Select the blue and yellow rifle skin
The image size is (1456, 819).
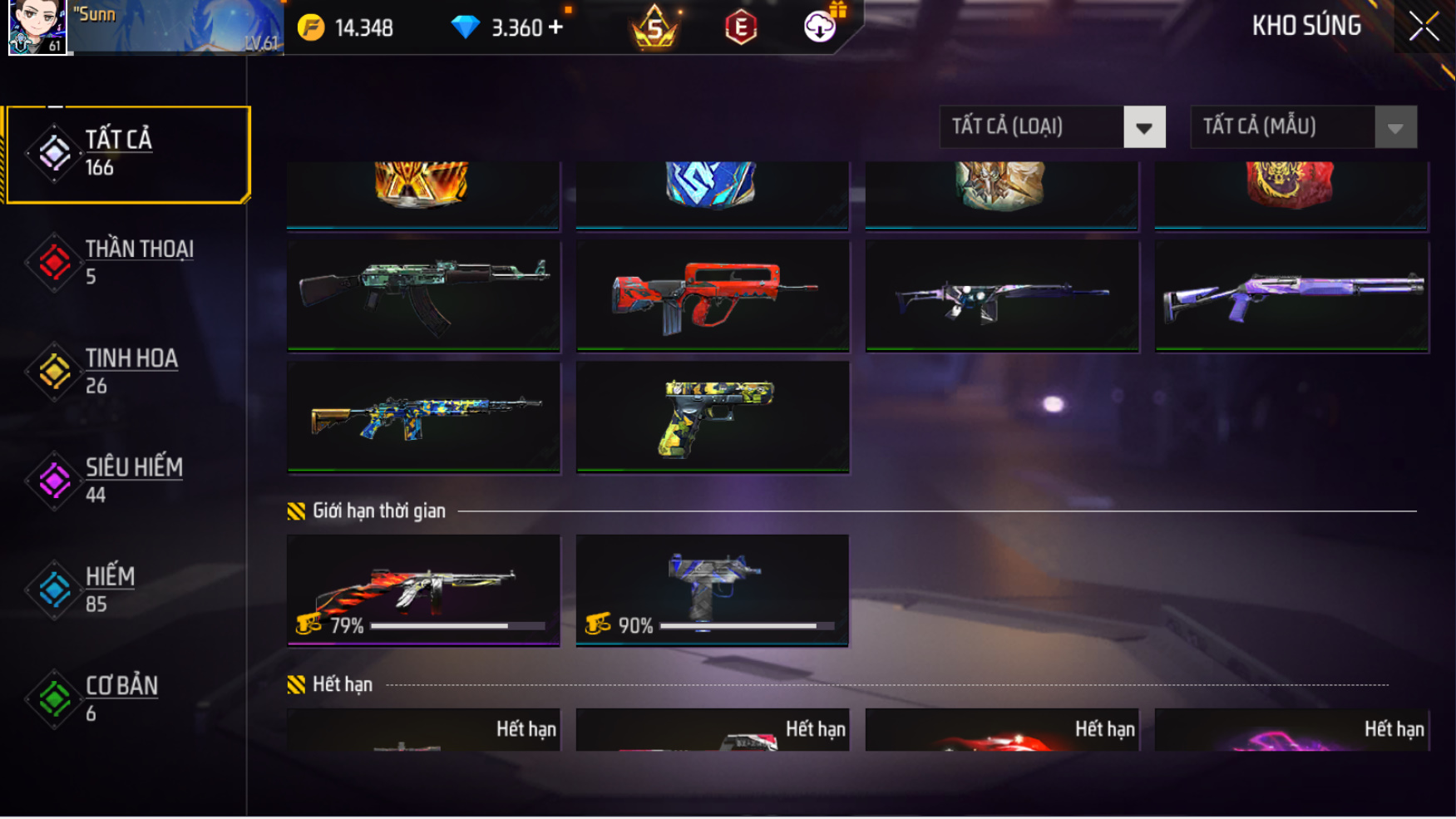(423, 417)
